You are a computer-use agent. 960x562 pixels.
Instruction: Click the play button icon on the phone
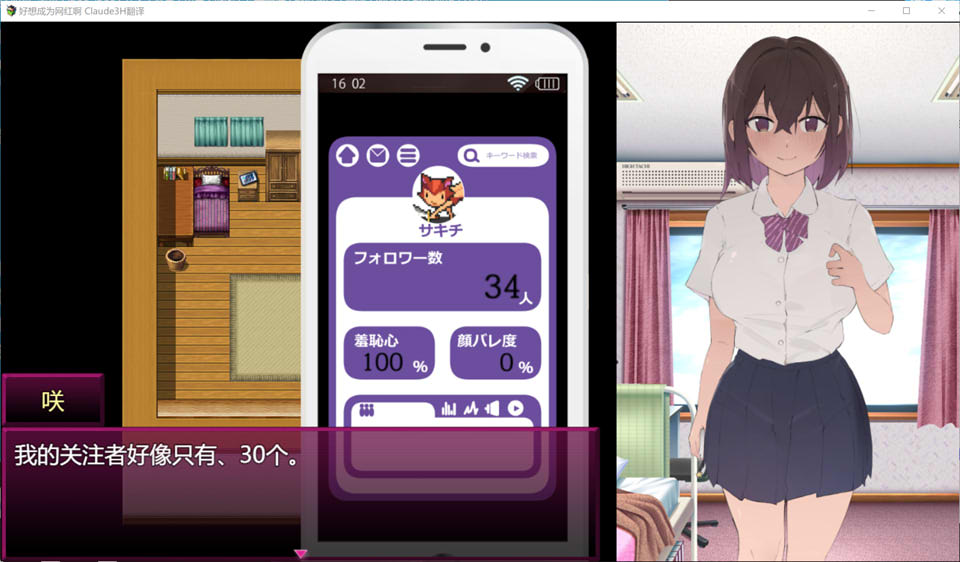click(x=515, y=408)
